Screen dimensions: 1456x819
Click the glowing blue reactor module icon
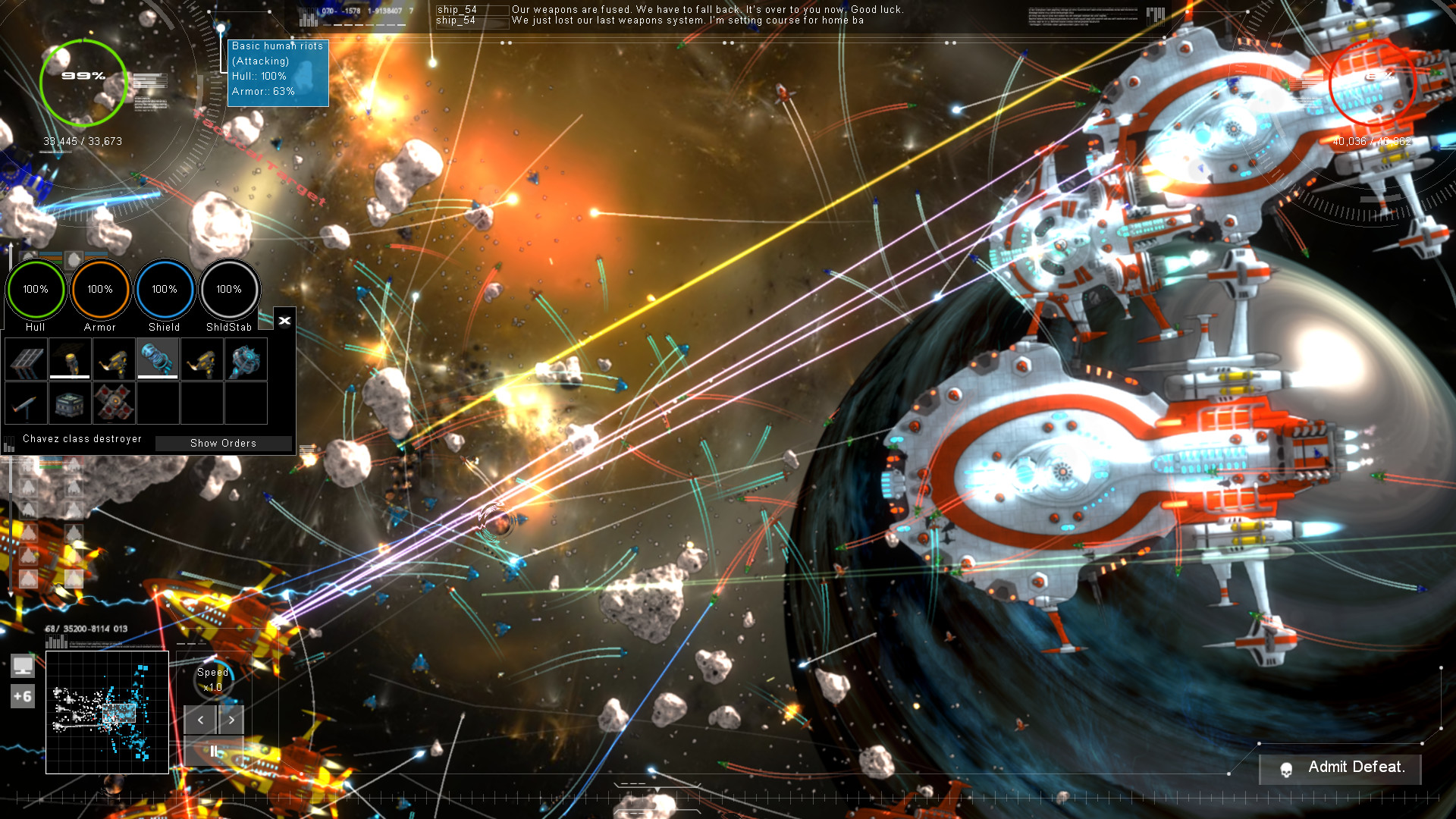click(245, 359)
